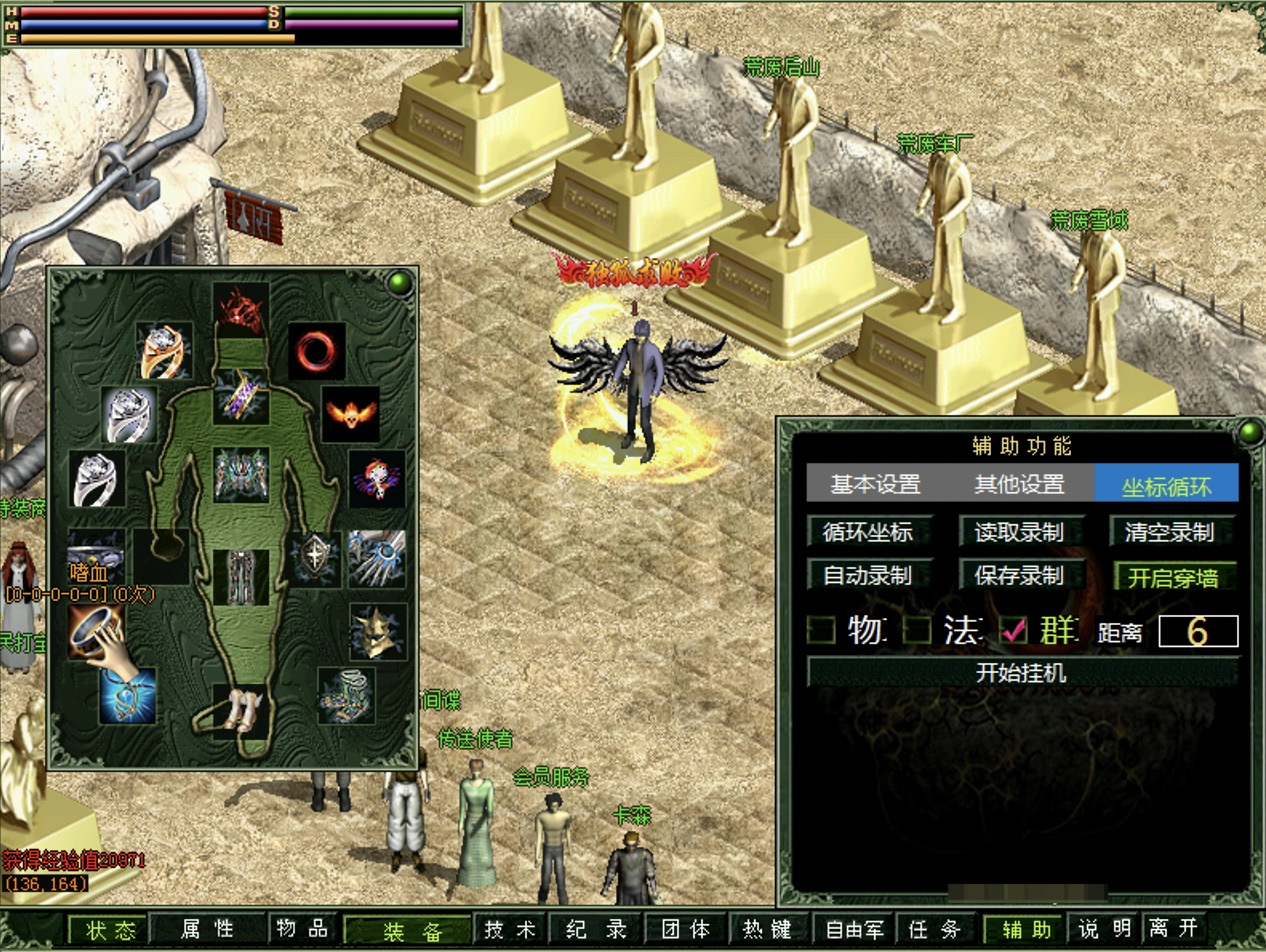The width and height of the screenshot is (1266, 952).
Task: Choose 离开 to exit the game
Action: [x=1173, y=929]
